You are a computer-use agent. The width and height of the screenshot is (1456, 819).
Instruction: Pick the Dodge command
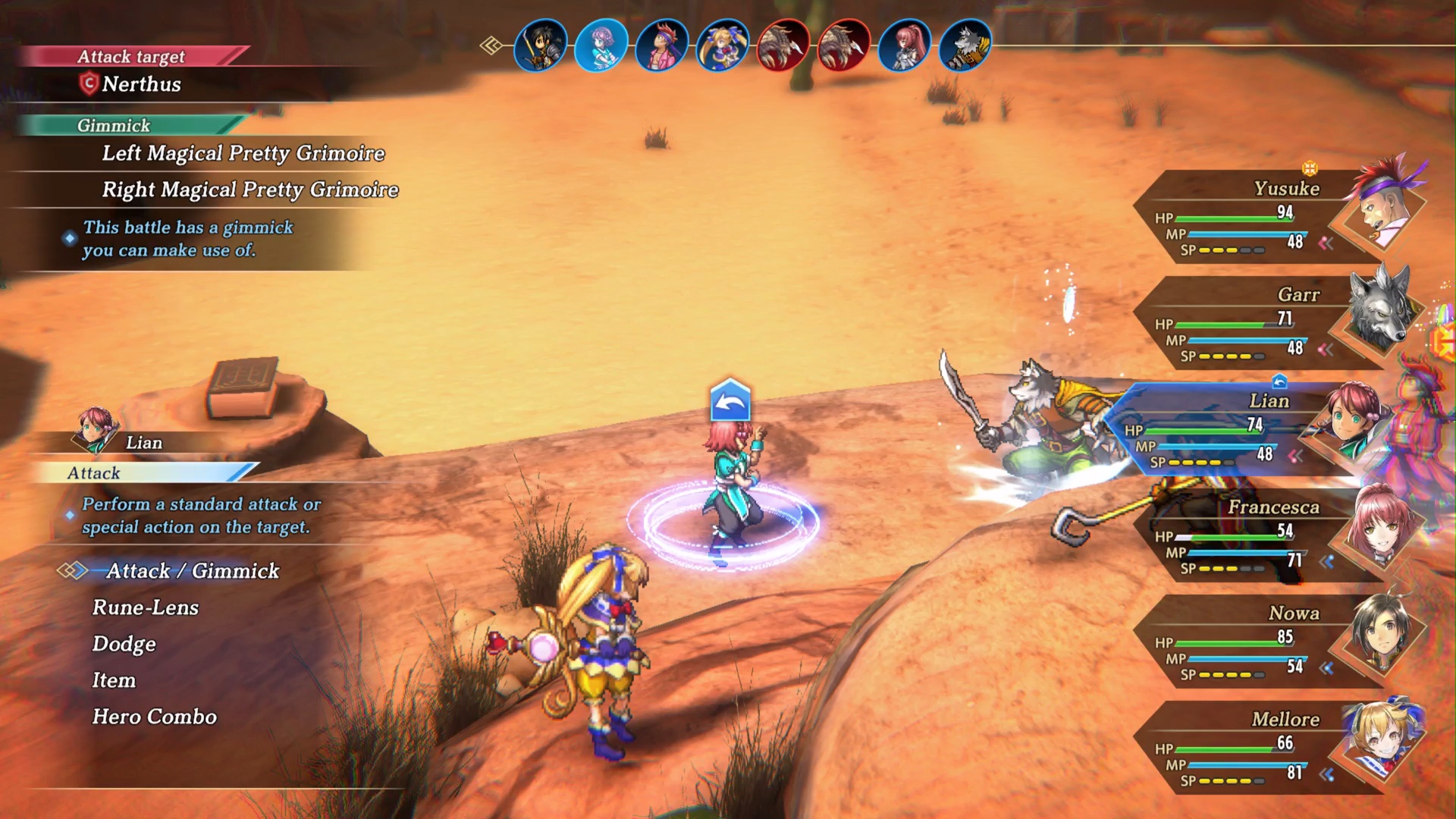124,644
